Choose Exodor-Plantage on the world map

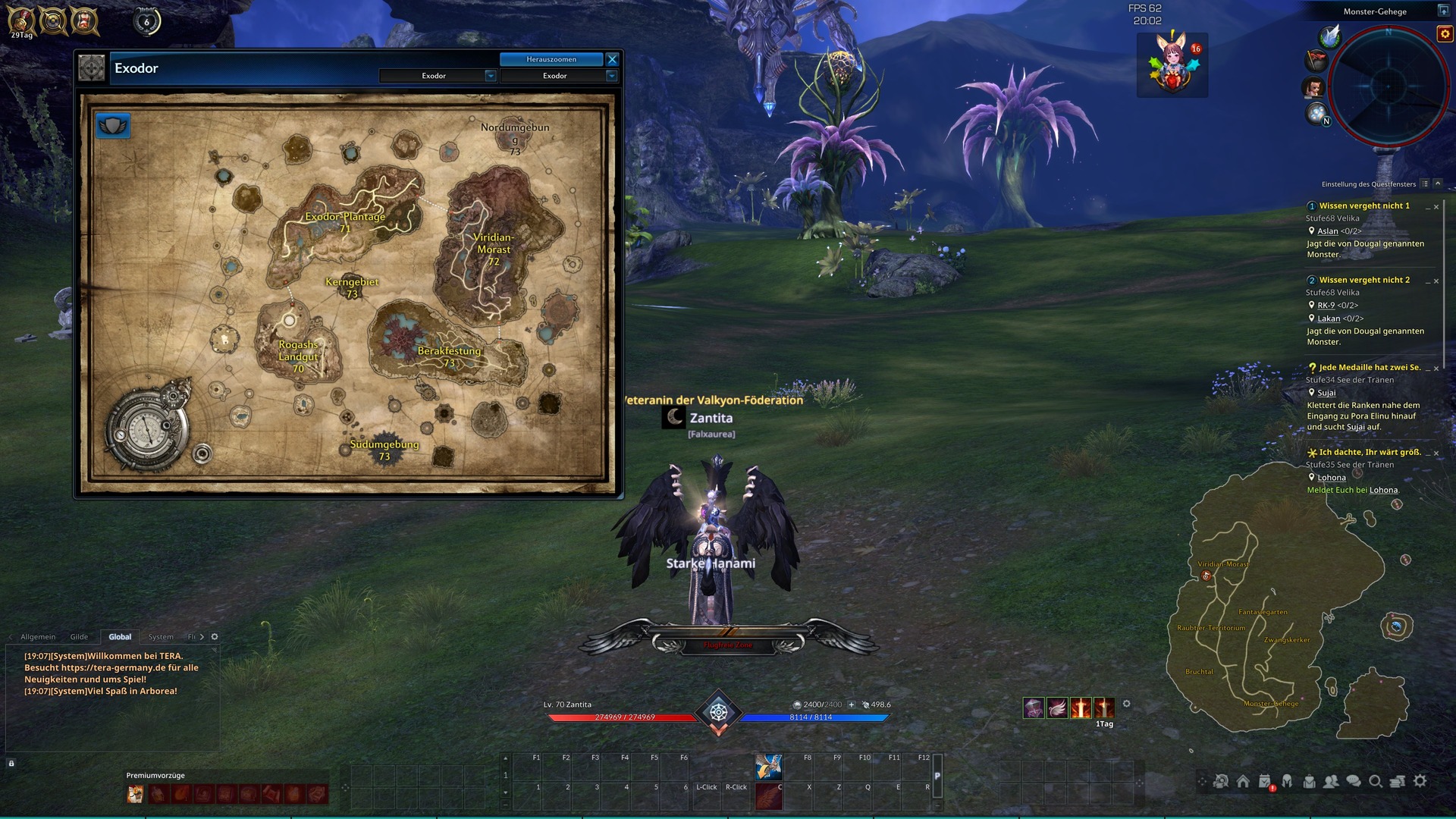pos(345,218)
